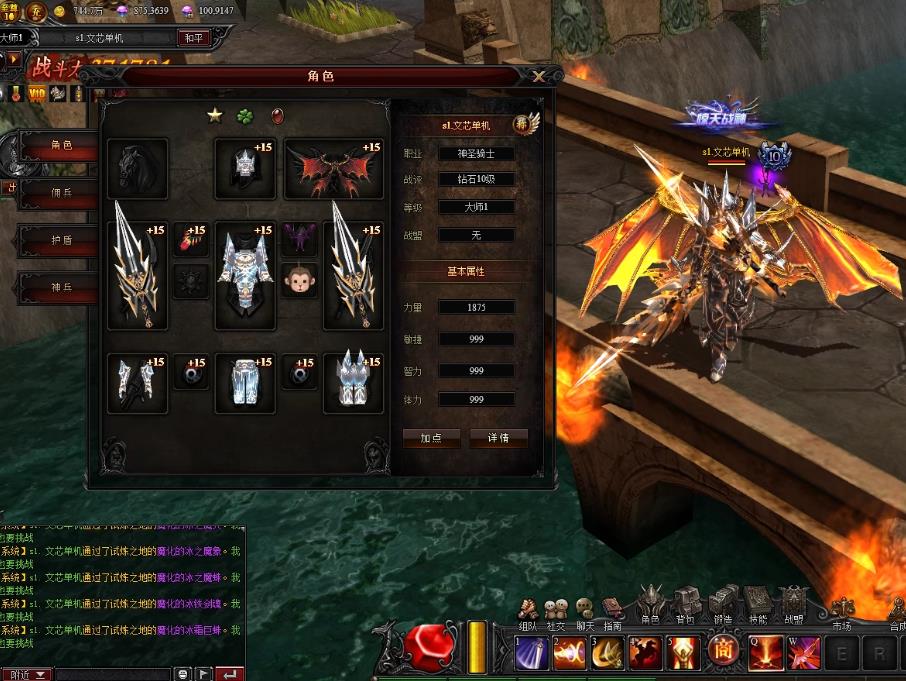Viewport: 906px width, 681px height.
Task: Select the crystal boots slot
Action: 353,382
